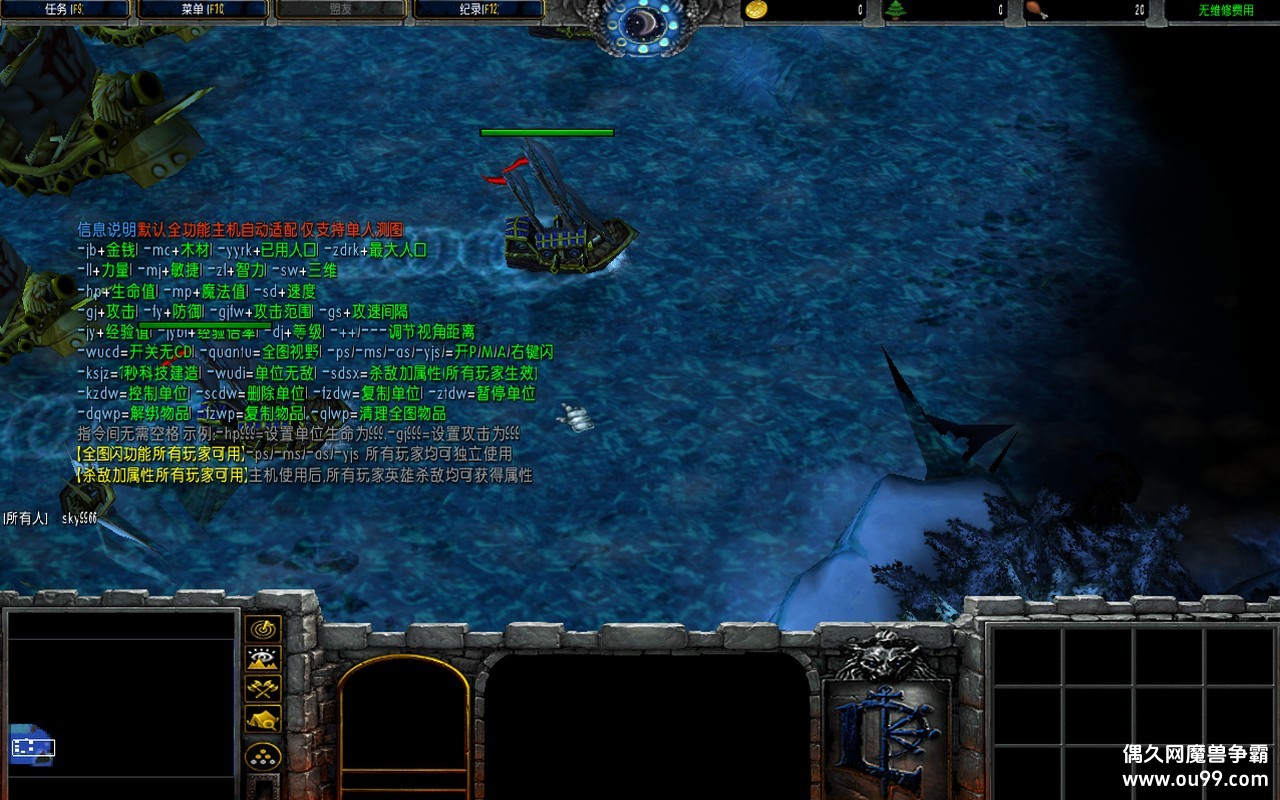Toggle minimap terrain display eye icon

tap(263, 659)
